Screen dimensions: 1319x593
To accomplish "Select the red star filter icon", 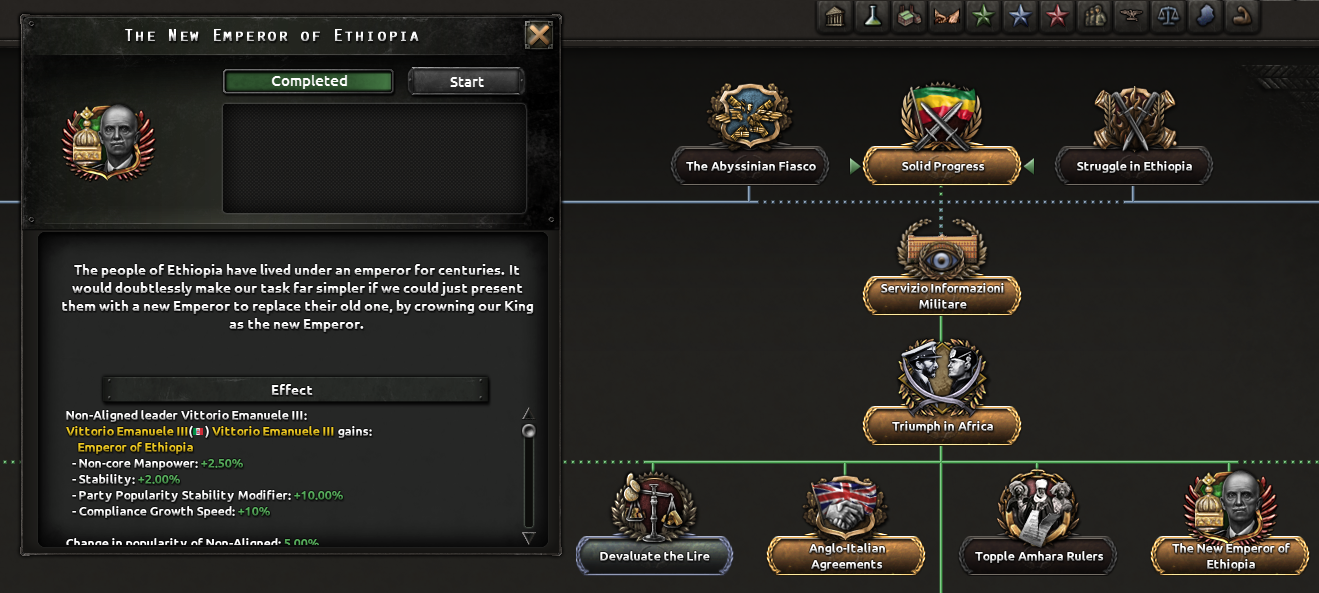I will click(1056, 17).
